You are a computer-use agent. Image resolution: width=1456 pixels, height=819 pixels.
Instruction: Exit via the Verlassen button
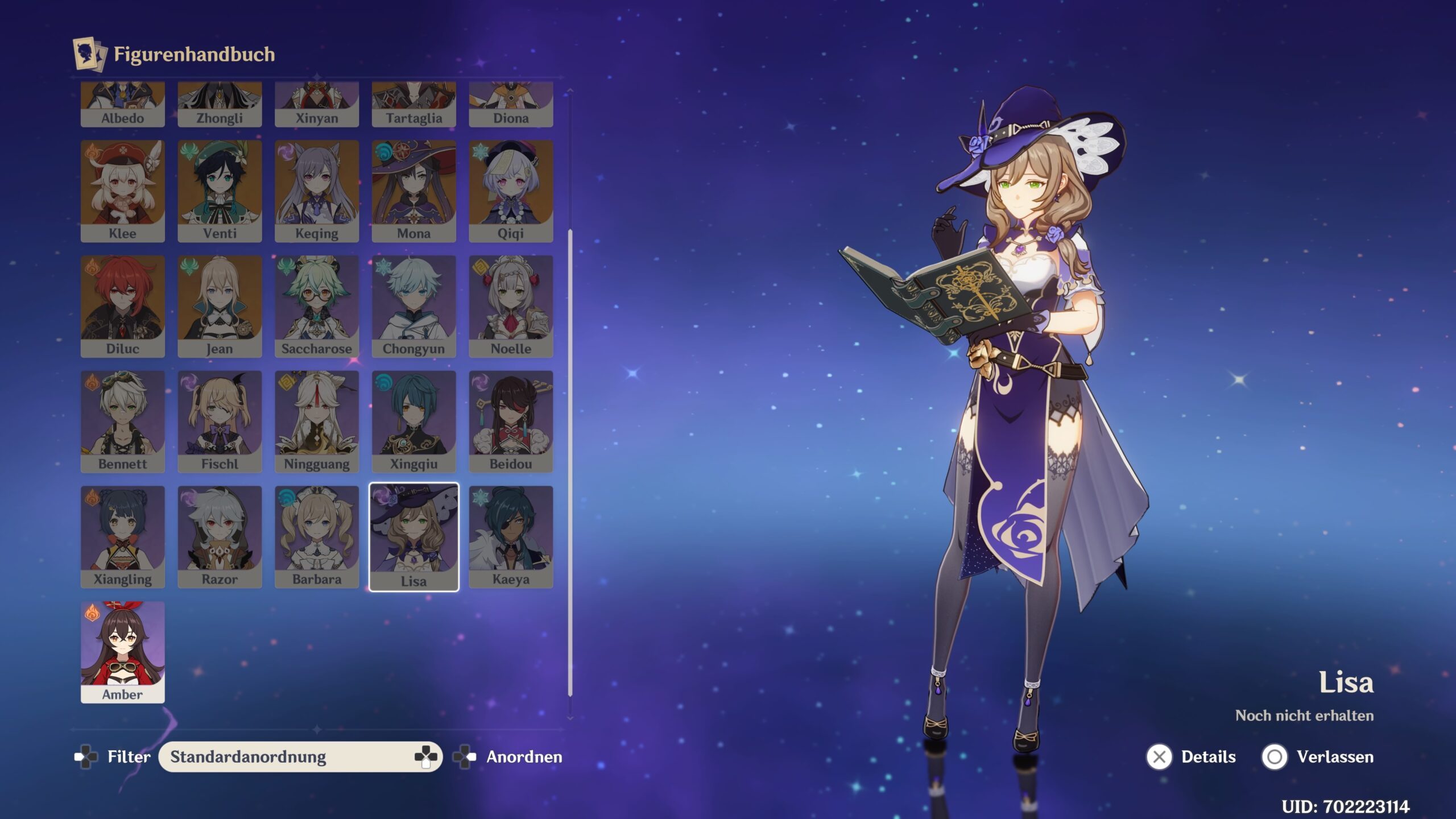coord(1317,757)
